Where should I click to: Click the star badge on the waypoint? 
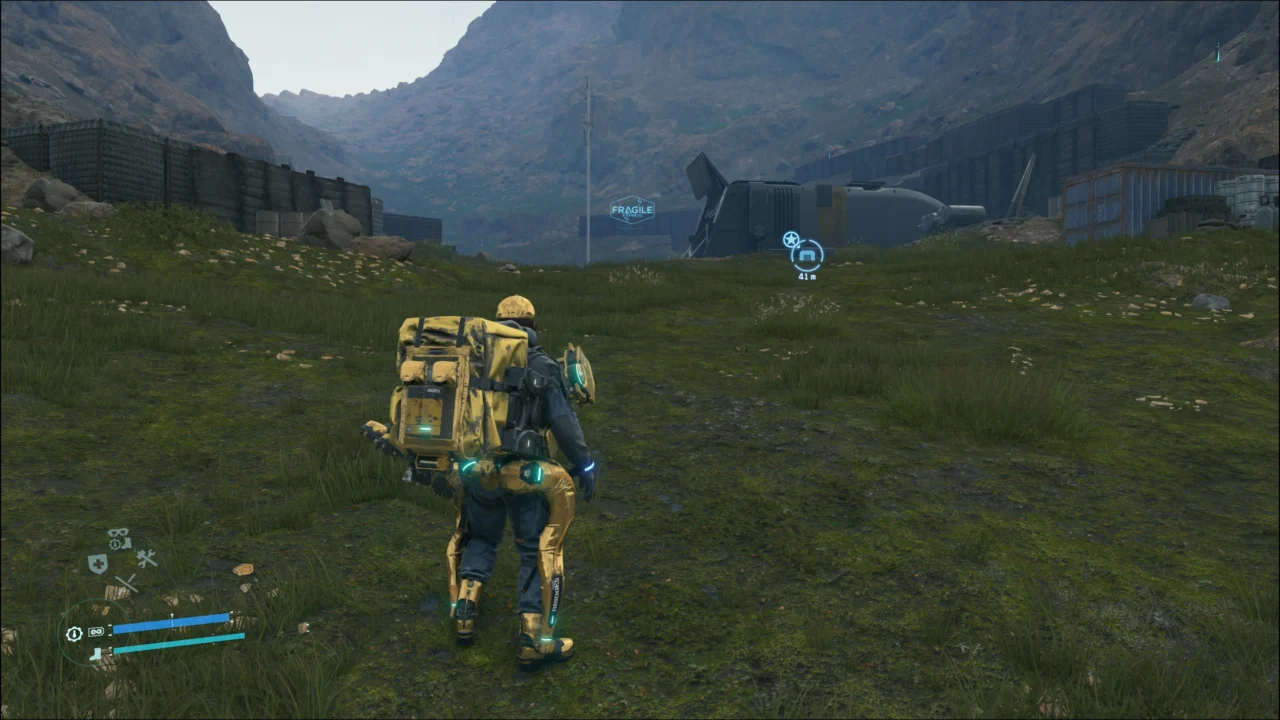(790, 239)
